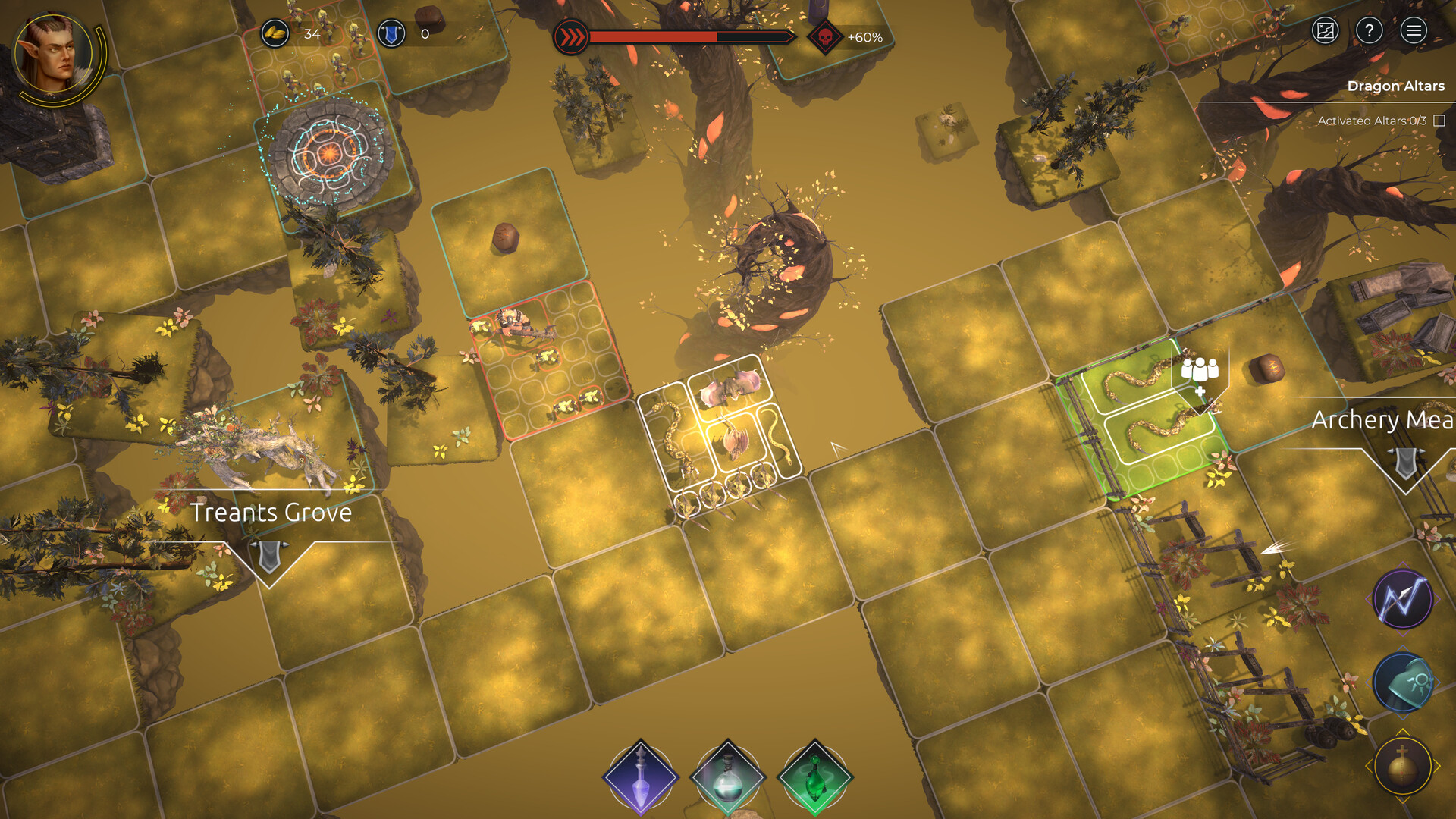Click the gold coins resource icon

click(x=275, y=33)
